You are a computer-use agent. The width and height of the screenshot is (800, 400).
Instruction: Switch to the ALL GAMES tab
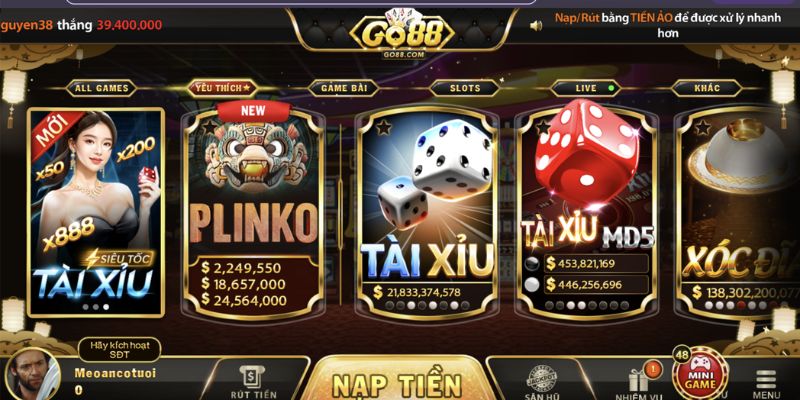[102, 88]
